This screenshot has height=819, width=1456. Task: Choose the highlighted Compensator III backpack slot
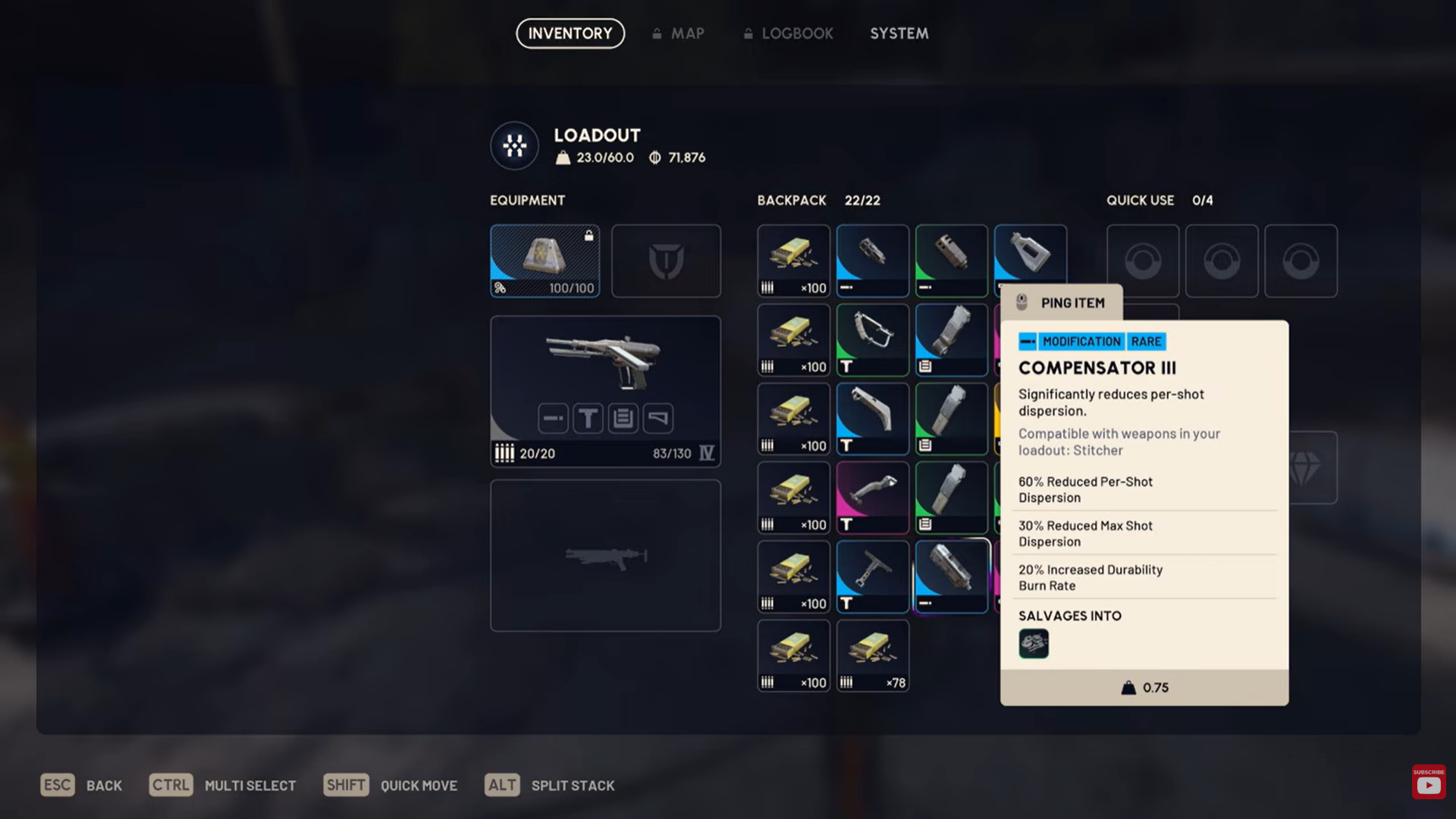(x=951, y=576)
